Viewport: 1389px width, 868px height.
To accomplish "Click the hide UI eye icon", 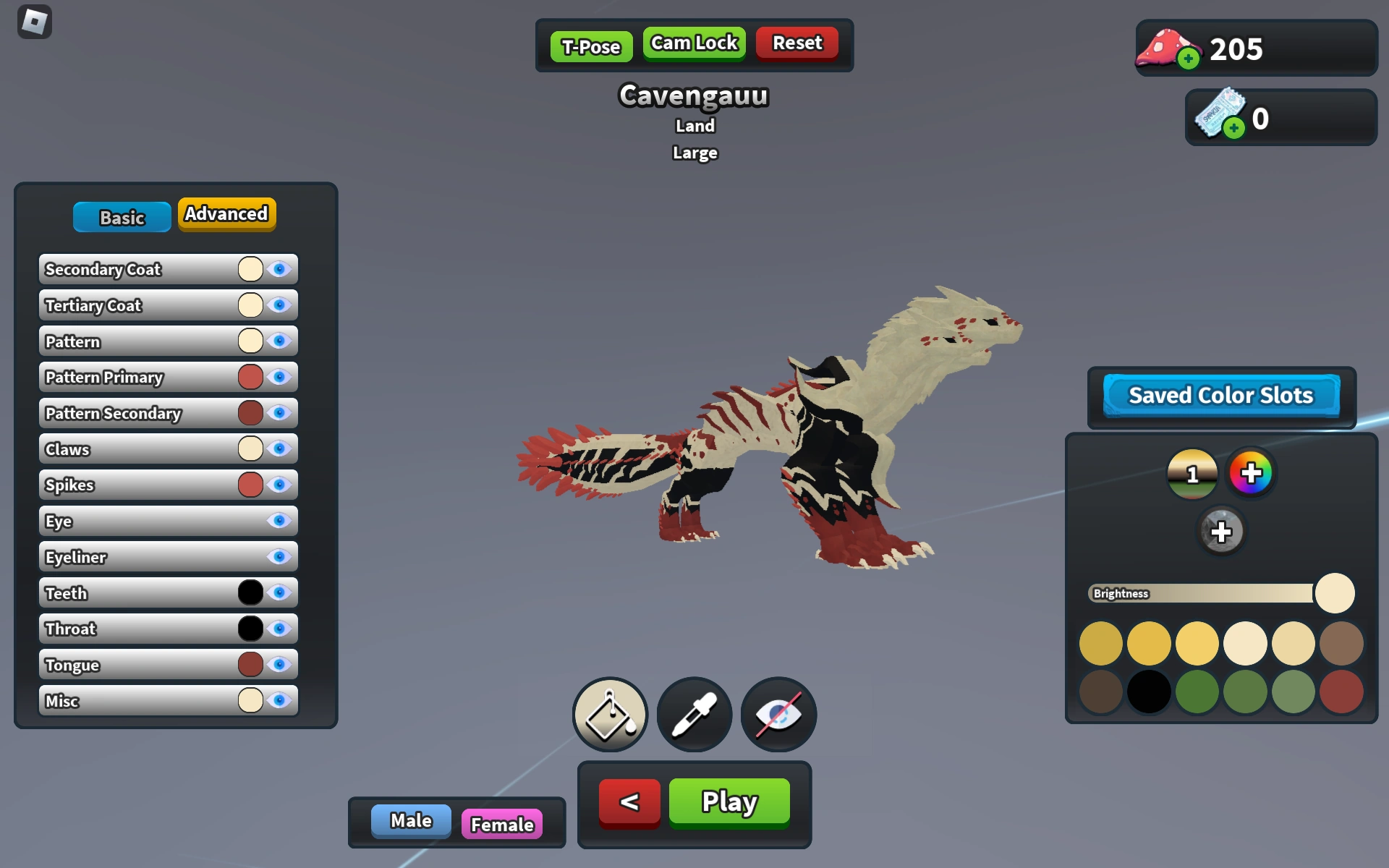I will click(778, 714).
